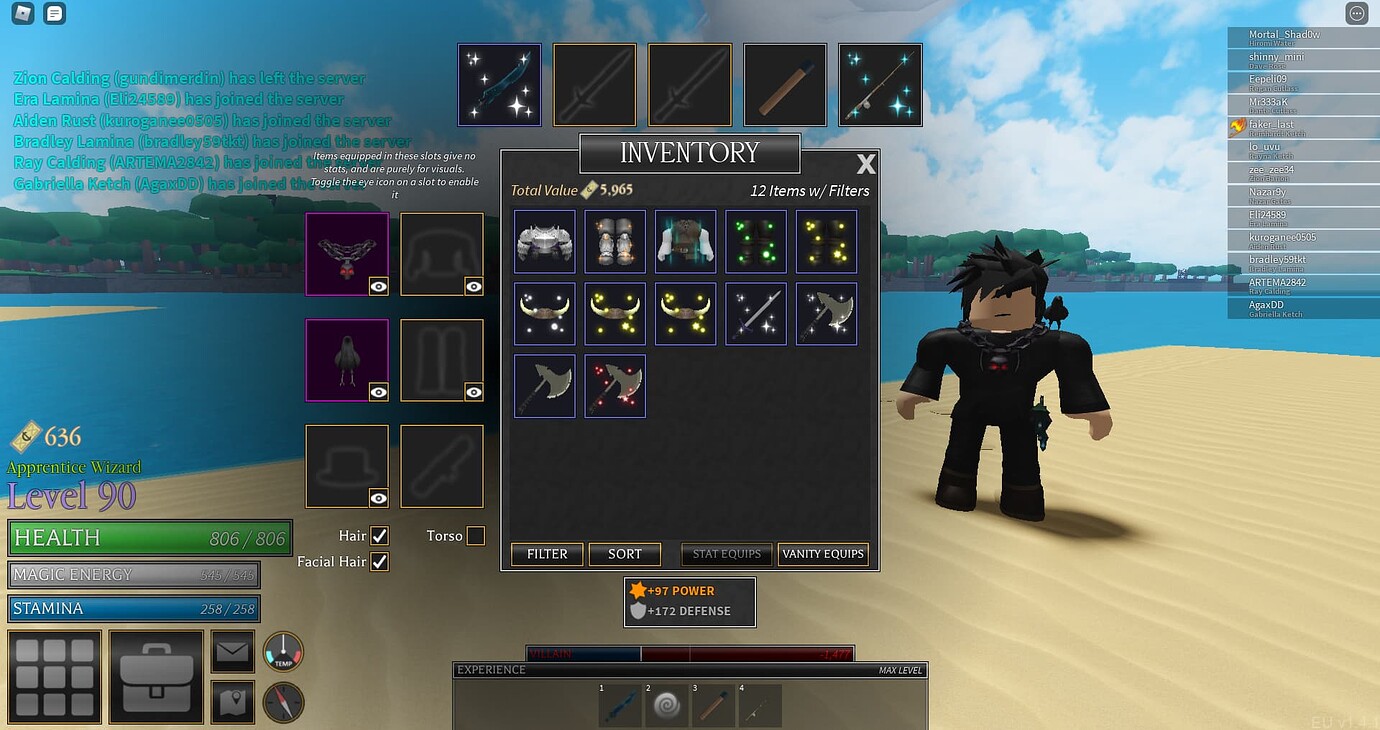1380x730 pixels.
Task: Open the Roblox chat button
Action: click(55, 14)
